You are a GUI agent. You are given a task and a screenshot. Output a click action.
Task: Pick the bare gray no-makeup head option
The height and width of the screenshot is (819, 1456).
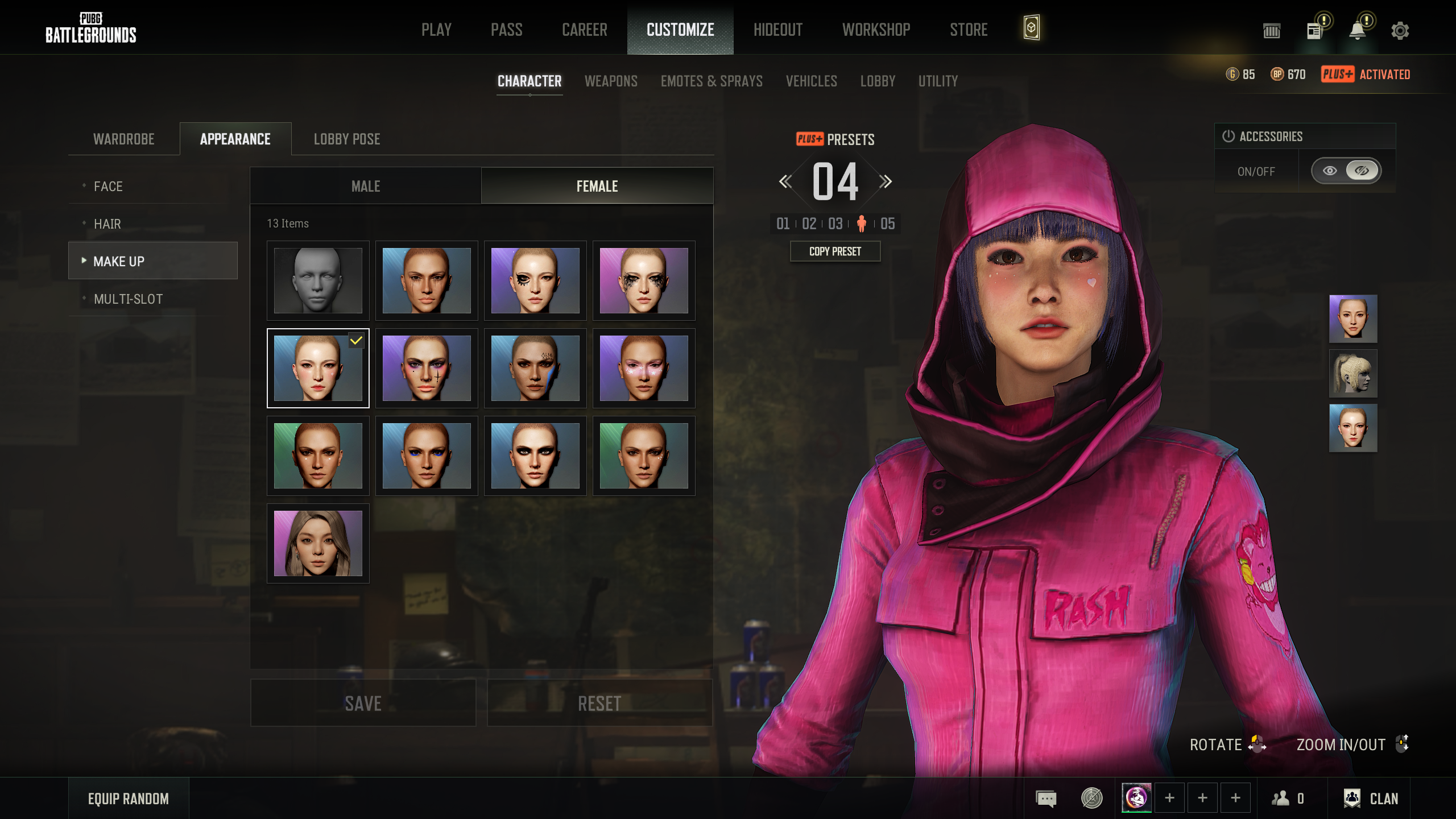[x=318, y=280]
